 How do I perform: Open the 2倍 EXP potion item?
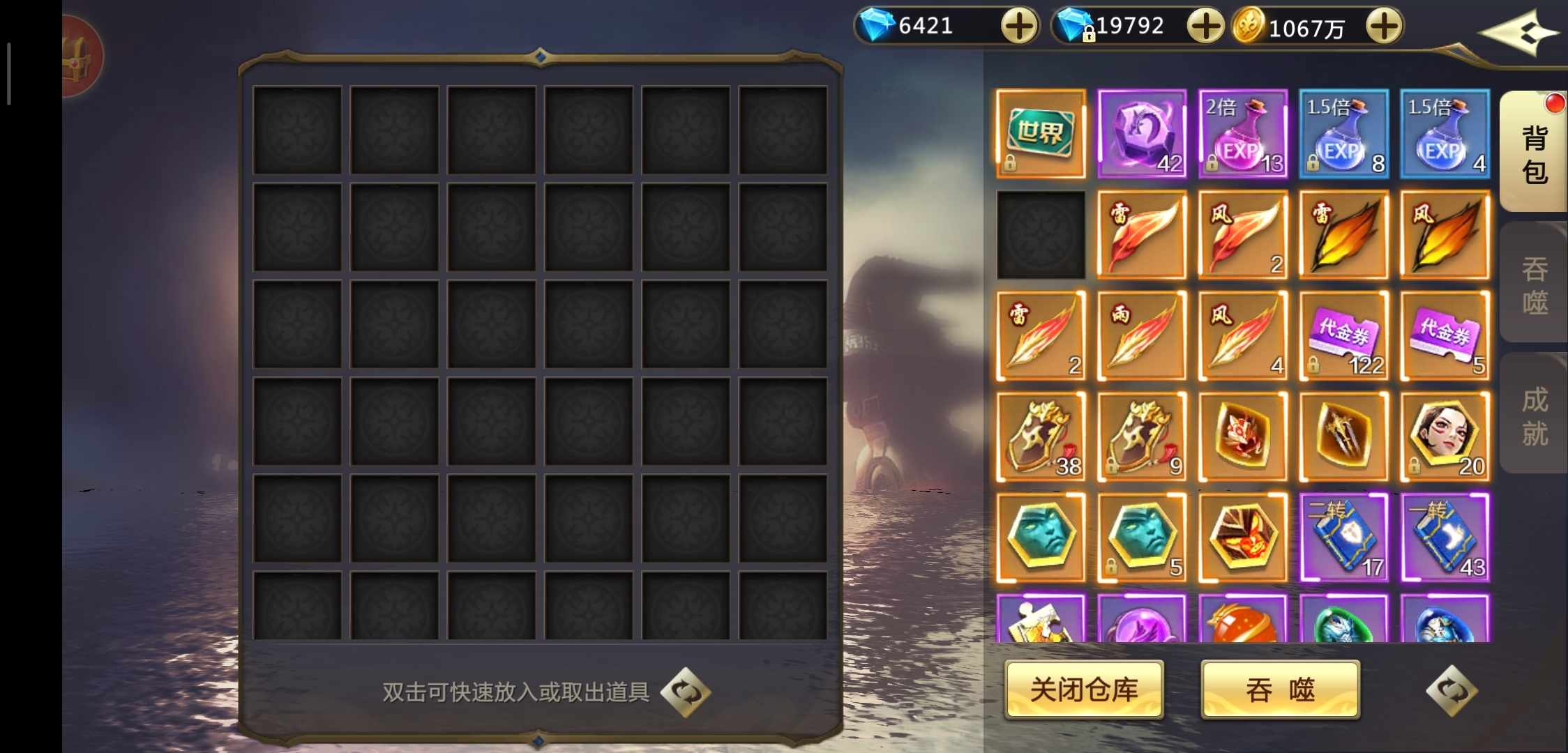1243,134
